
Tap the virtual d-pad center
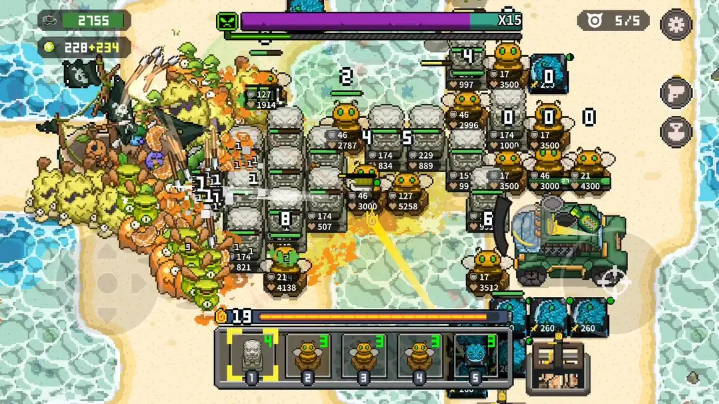[108, 281]
